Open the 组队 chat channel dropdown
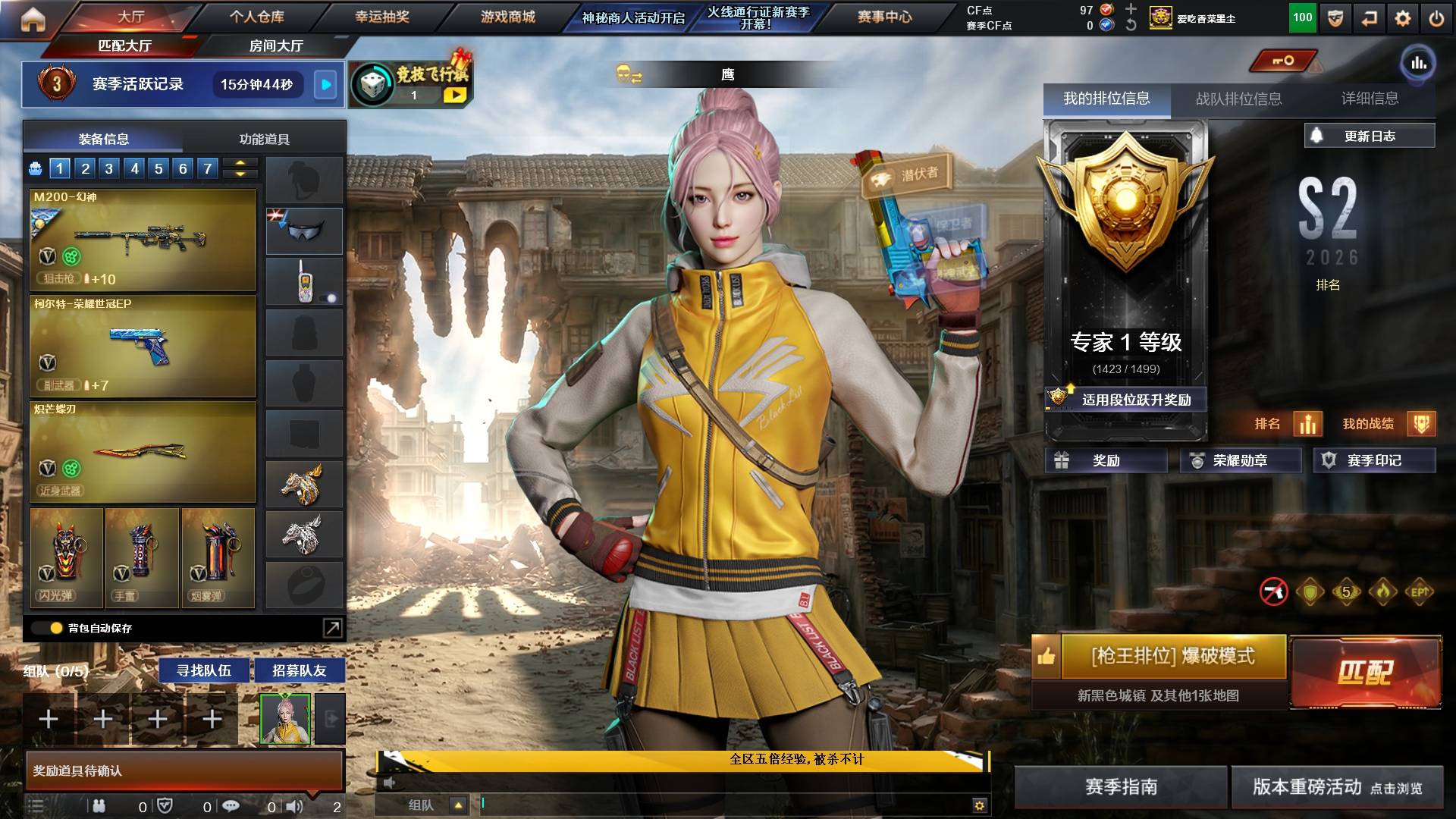1456x819 pixels. 459,805
